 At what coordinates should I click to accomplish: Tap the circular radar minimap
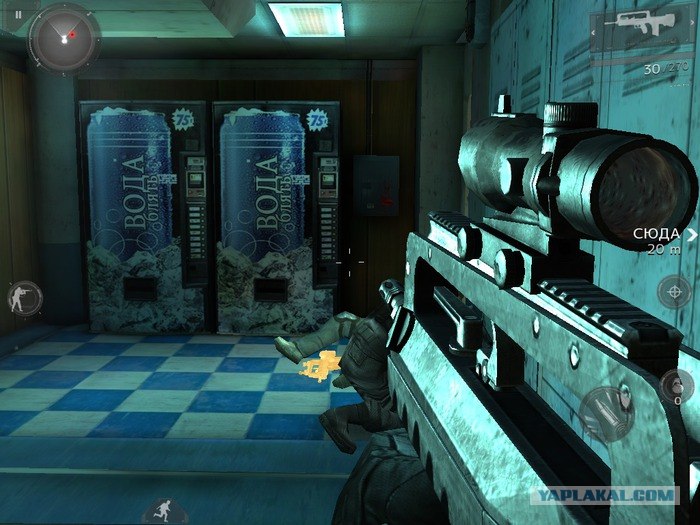pos(65,35)
